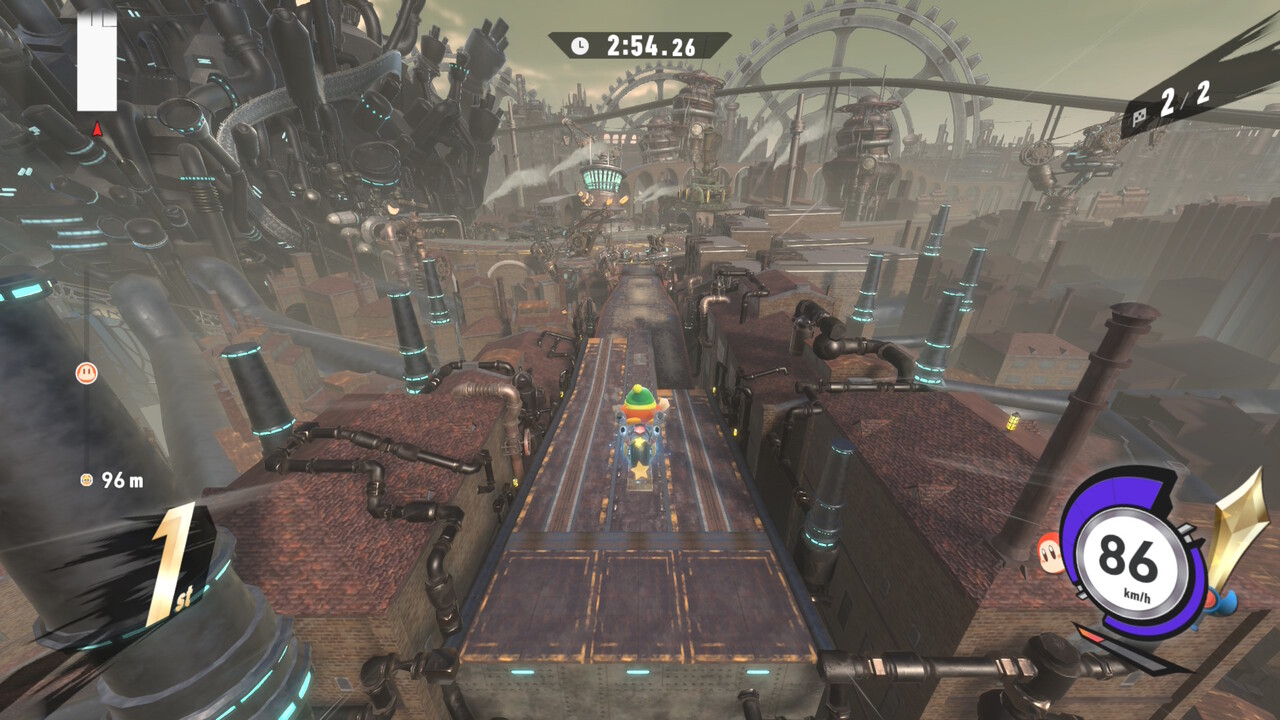Image resolution: width=1280 pixels, height=720 pixels.
Task: Select the rival face marker icon
Action: 87,374
